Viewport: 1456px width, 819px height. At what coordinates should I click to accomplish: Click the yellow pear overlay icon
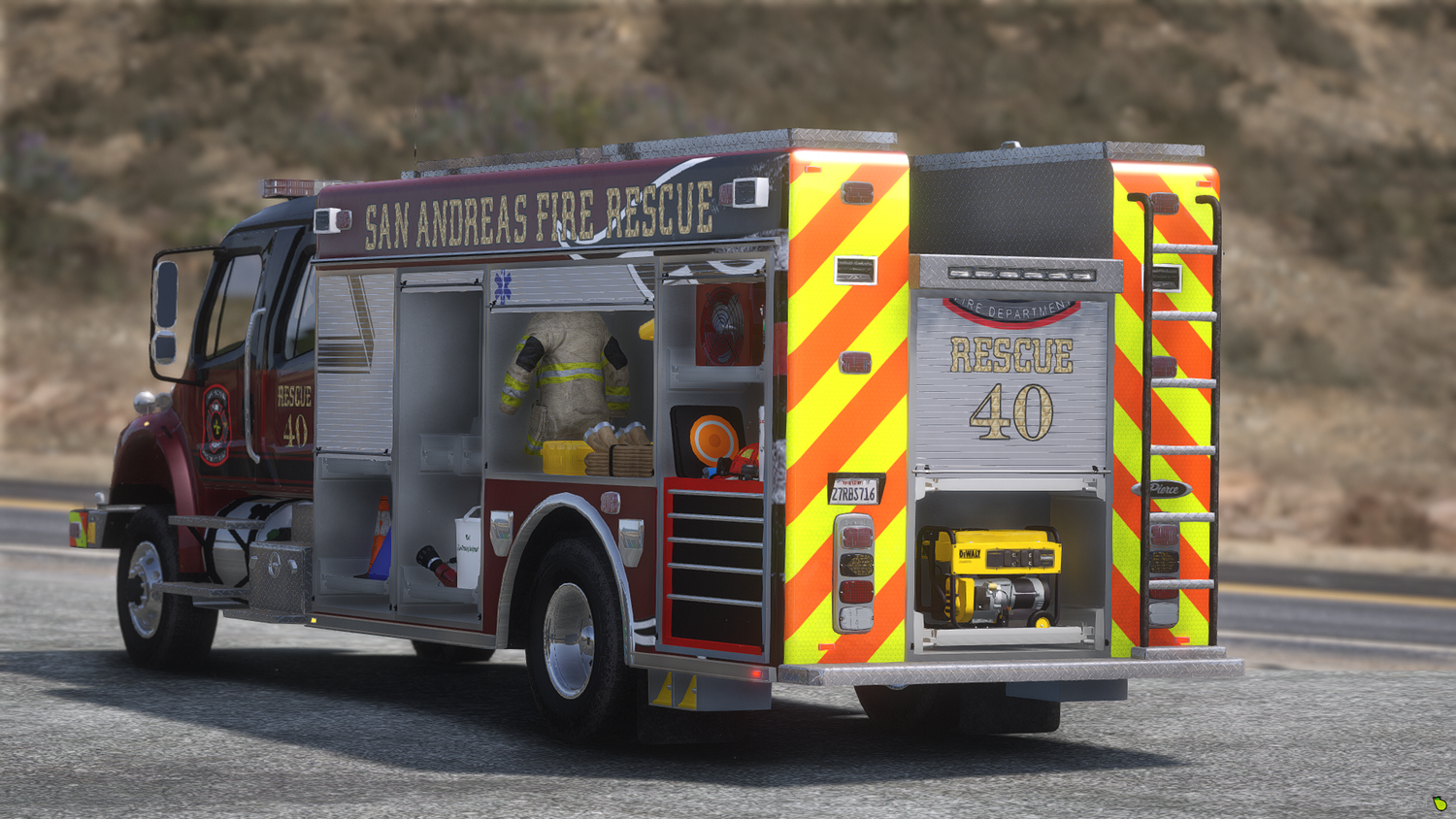1439,803
